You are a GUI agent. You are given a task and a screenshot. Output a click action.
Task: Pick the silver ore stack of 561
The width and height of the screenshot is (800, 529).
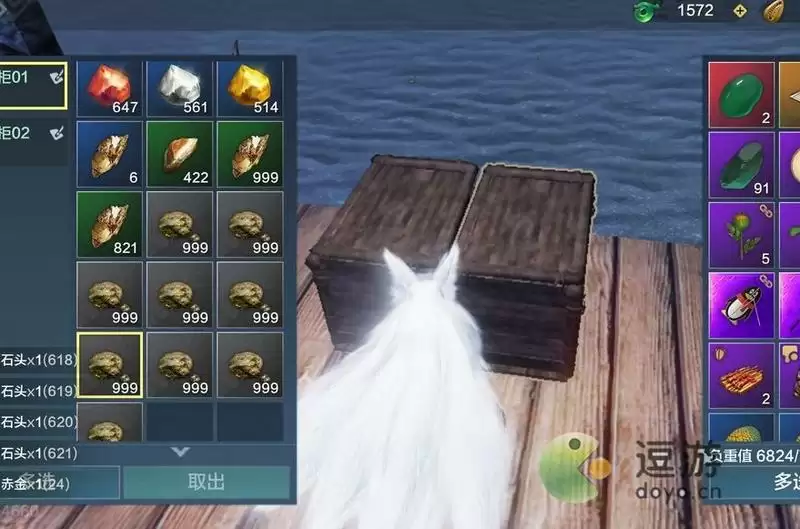(x=180, y=88)
